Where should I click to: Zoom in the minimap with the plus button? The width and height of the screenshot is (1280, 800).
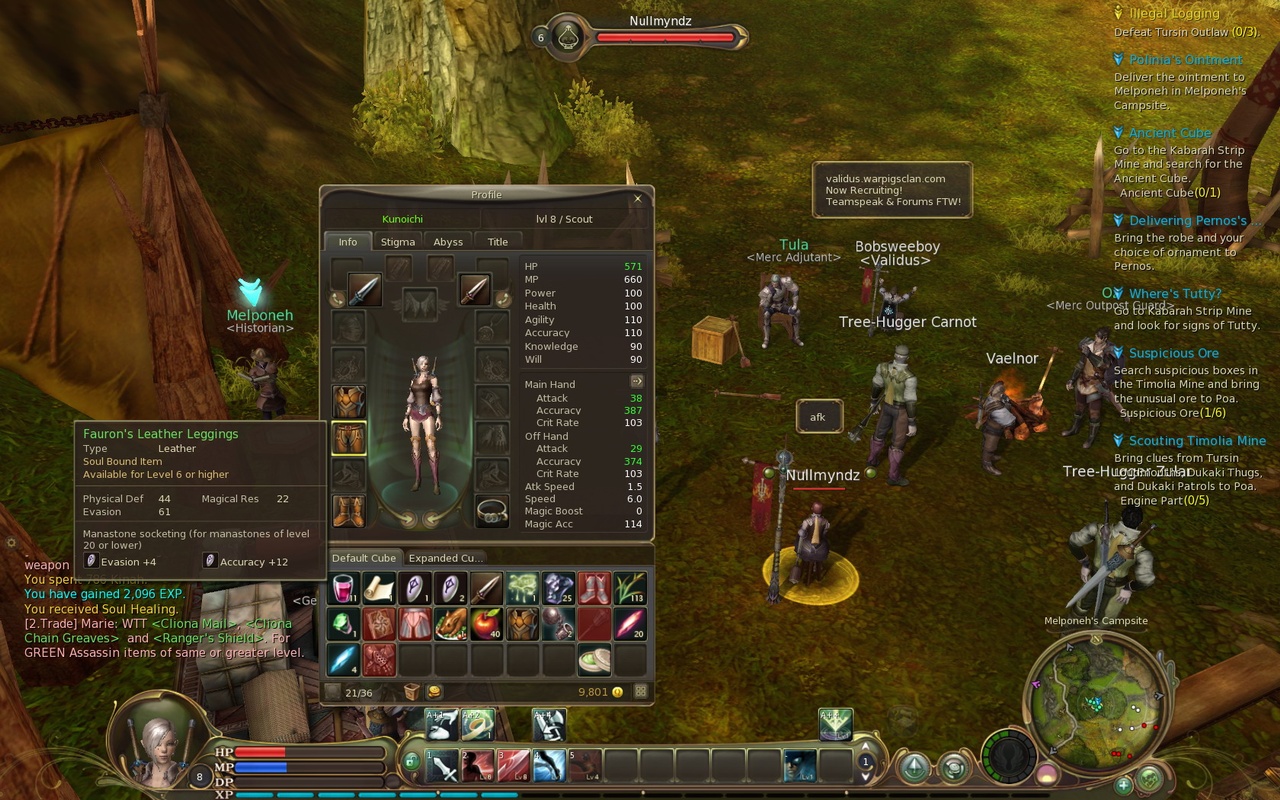tap(1123, 786)
